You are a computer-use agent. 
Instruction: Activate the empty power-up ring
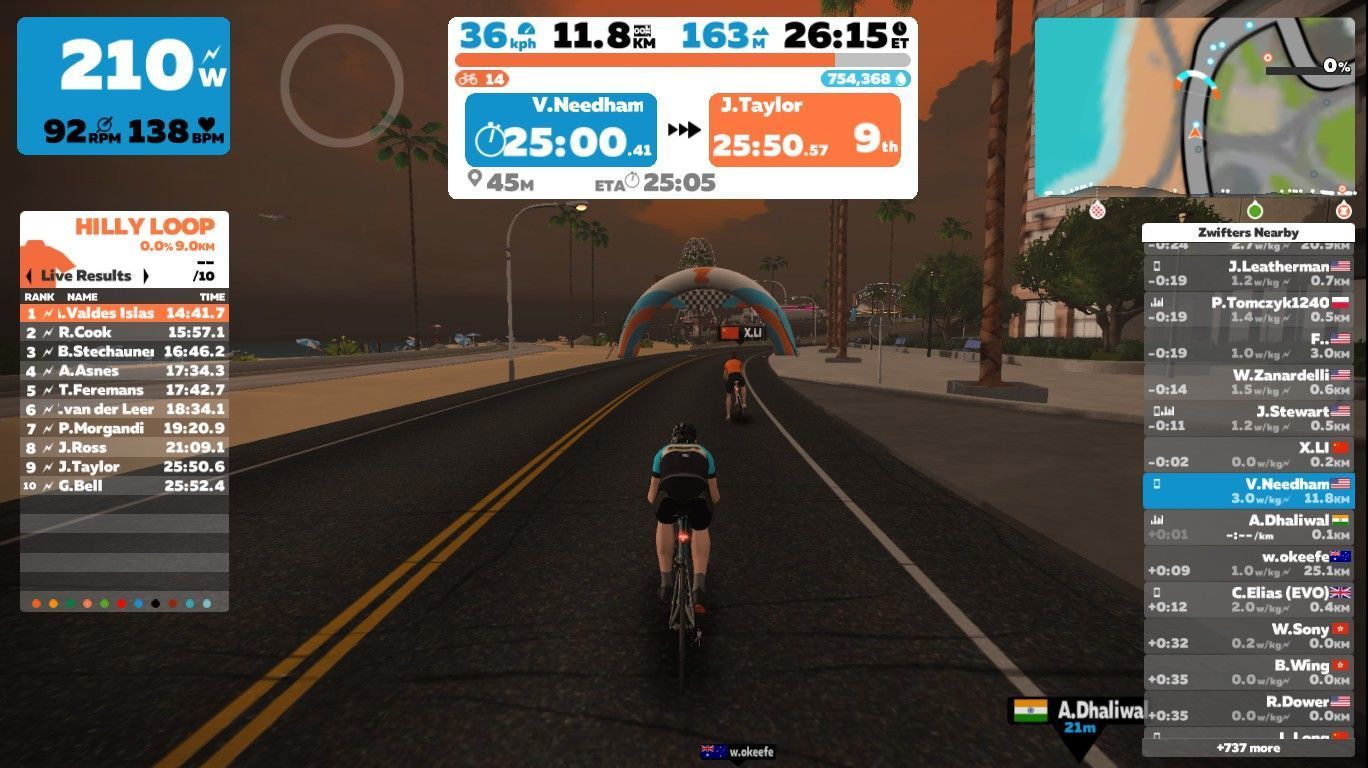[341, 86]
